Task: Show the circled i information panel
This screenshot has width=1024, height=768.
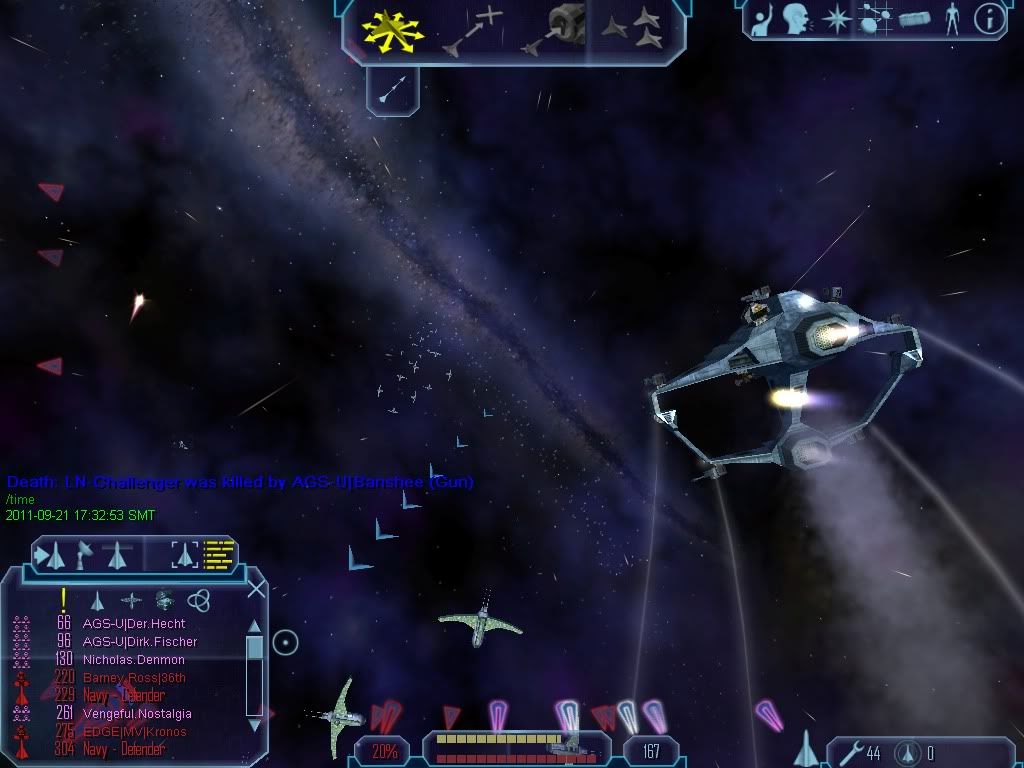Action: click(989, 19)
